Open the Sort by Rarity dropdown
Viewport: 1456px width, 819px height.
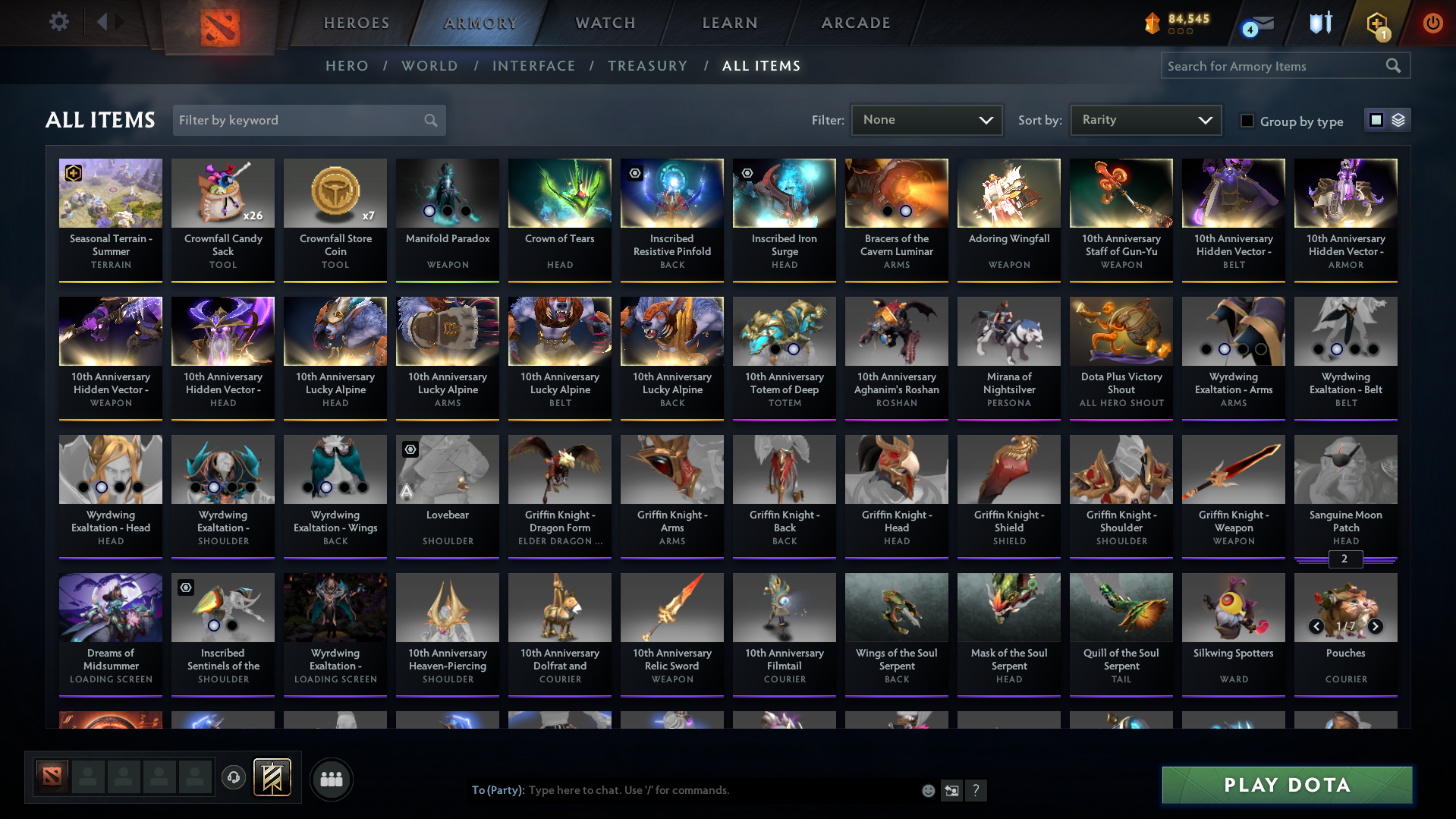click(x=1144, y=119)
